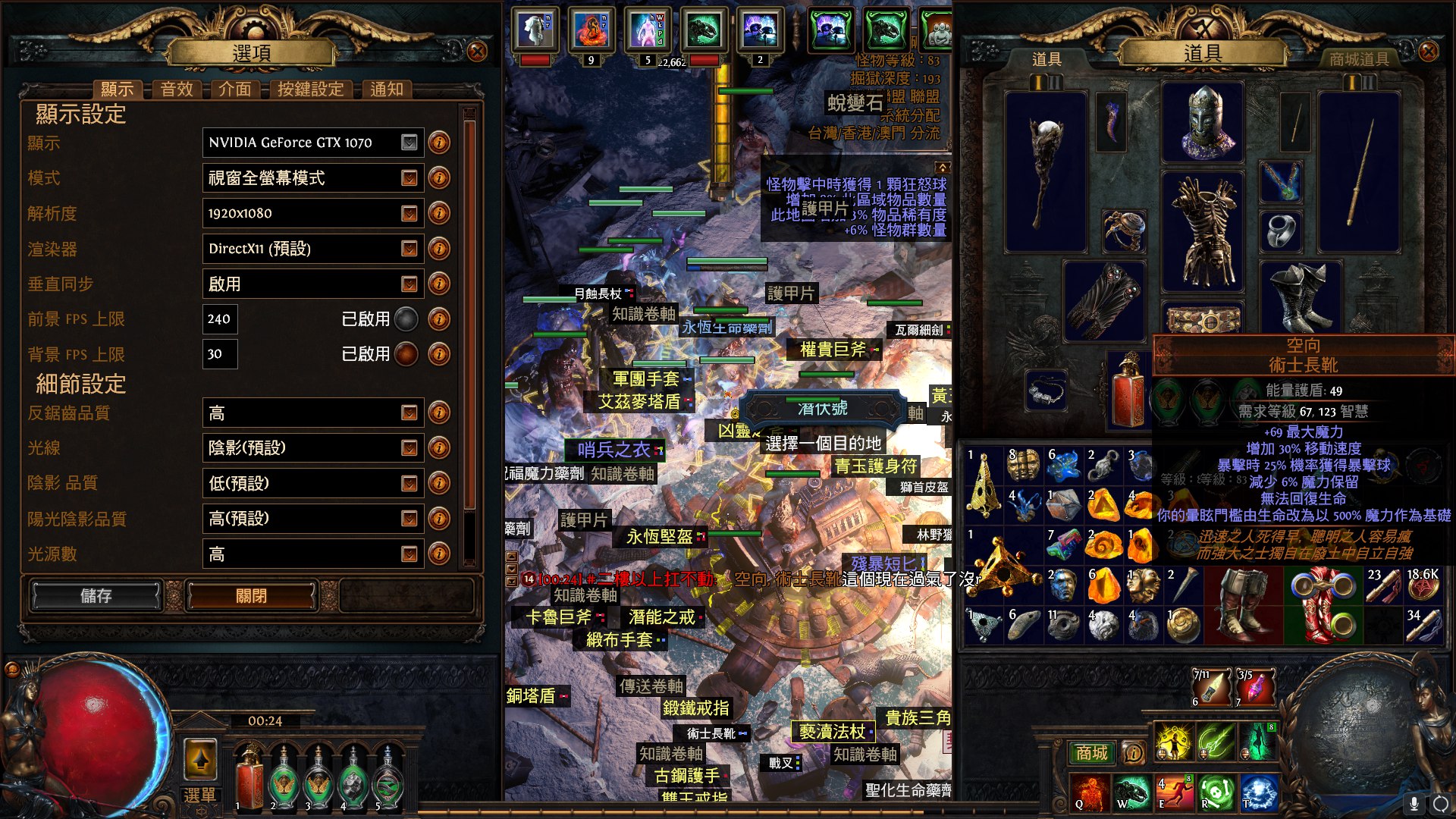This screenshot has height=819, width=1456.
Task: Click the 儲存 button
Action: pyautogui.click(x=96, y=596)
